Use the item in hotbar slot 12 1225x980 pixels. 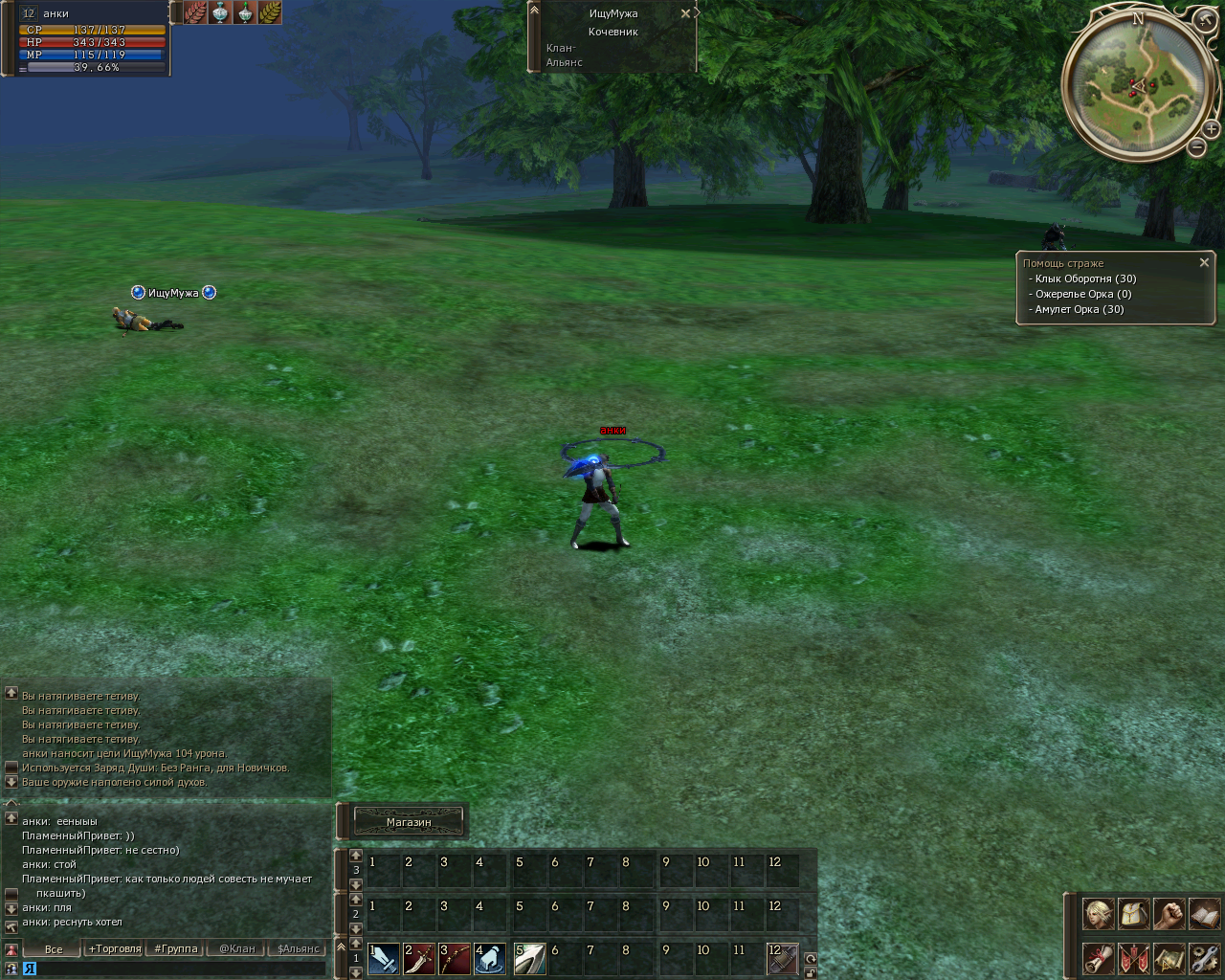click(x=783, y=958)
